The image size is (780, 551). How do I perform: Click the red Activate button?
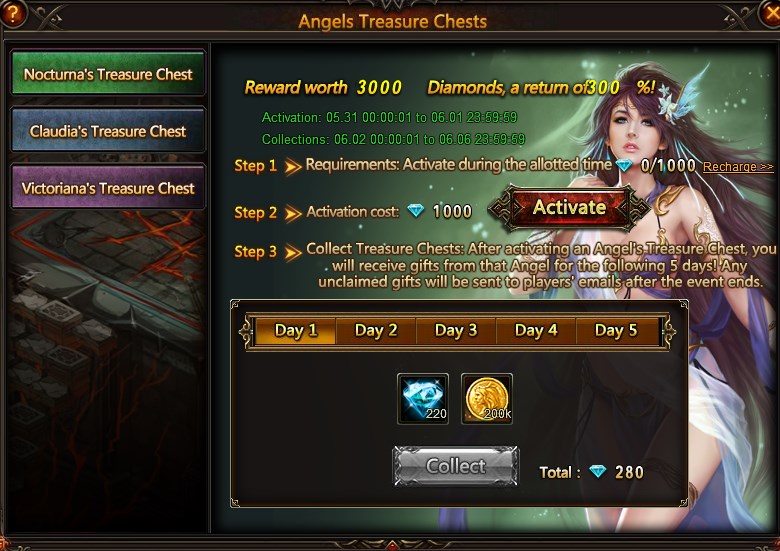(x=569, y=208)
